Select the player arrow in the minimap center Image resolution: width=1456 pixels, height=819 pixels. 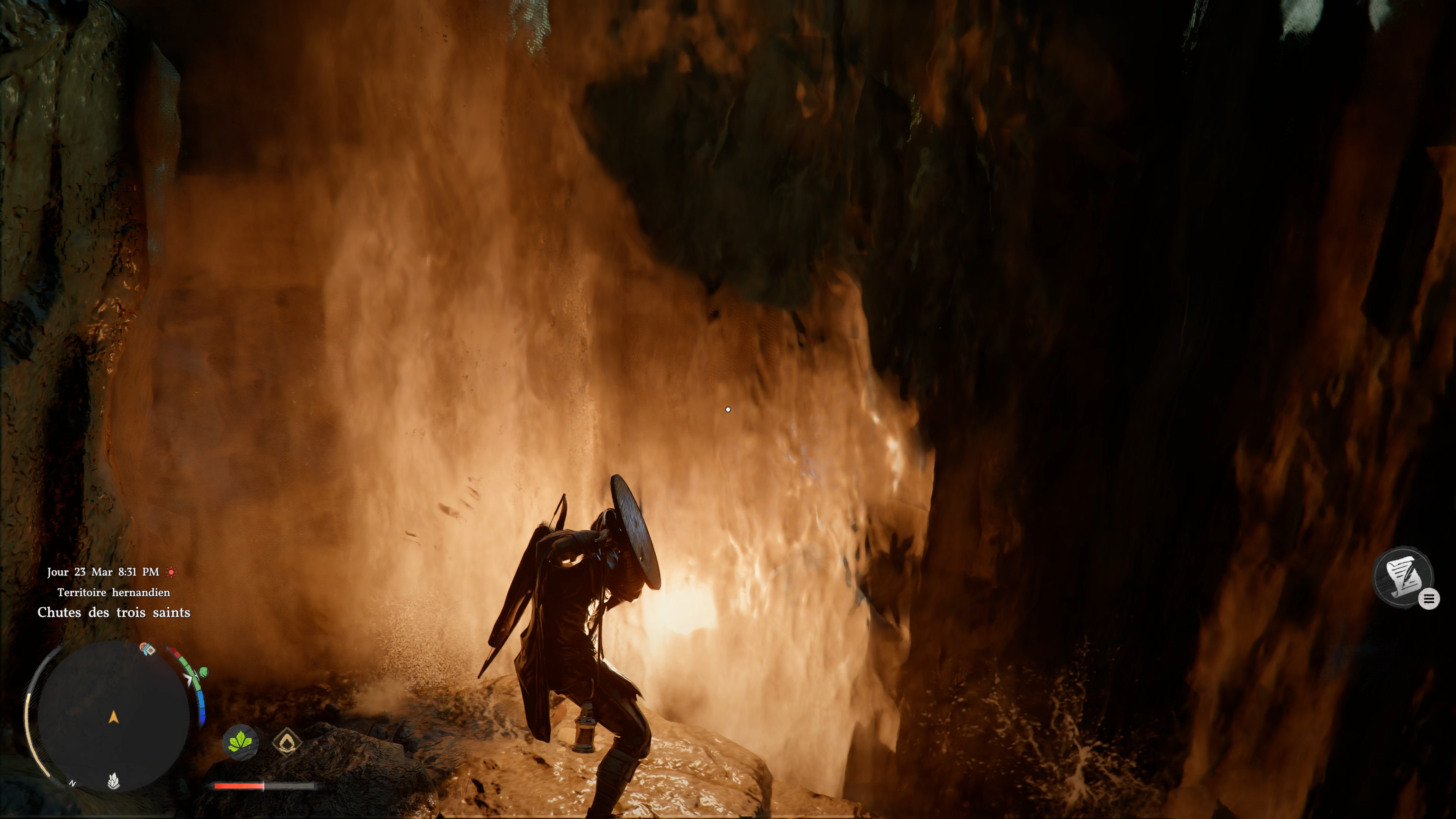pos(114,717)
